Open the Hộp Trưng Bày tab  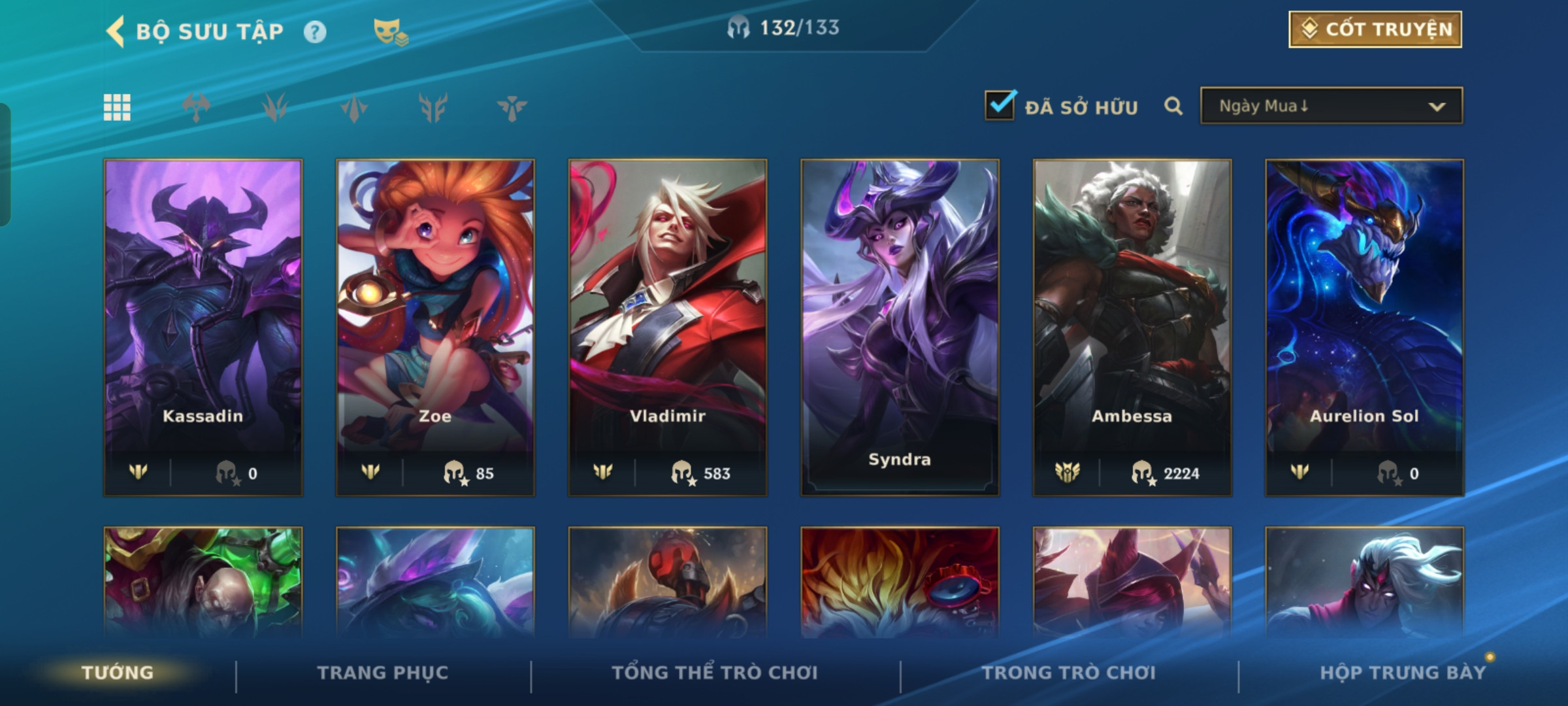click(x=1403, y=673)
